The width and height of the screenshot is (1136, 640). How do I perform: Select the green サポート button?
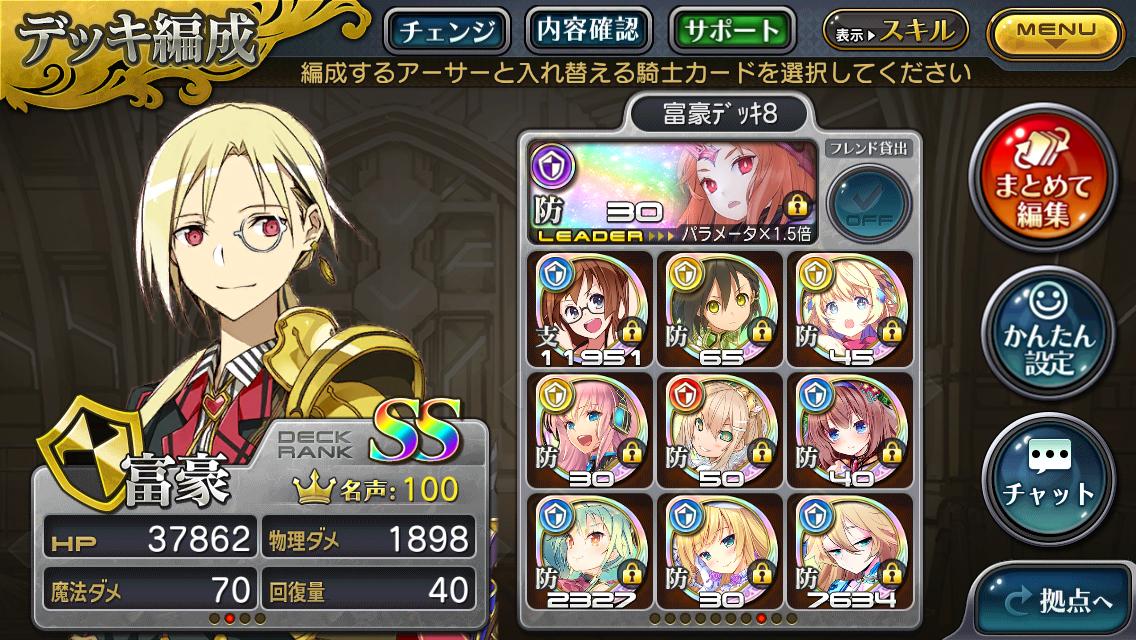[x=733, y=30]
